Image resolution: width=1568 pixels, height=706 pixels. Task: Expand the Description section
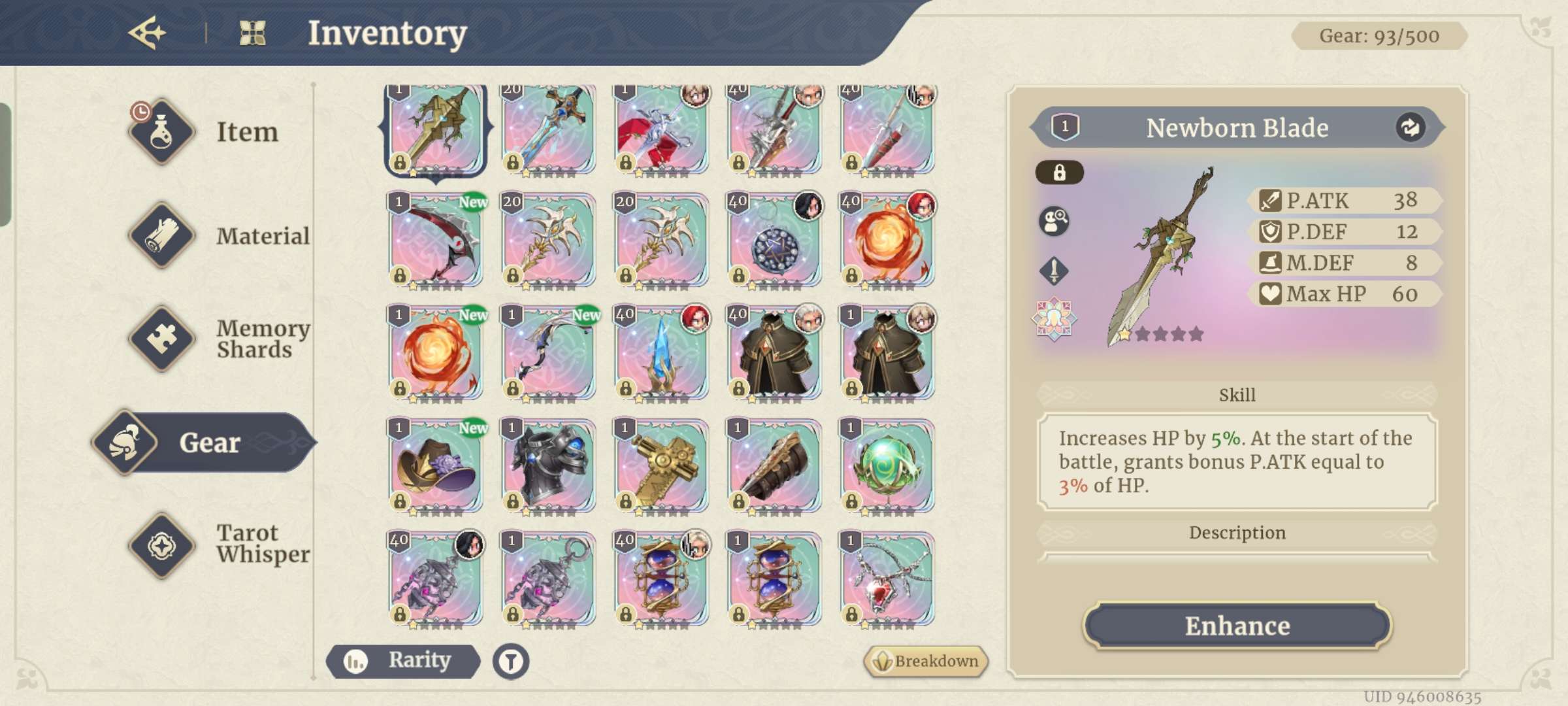point(1237,533)
